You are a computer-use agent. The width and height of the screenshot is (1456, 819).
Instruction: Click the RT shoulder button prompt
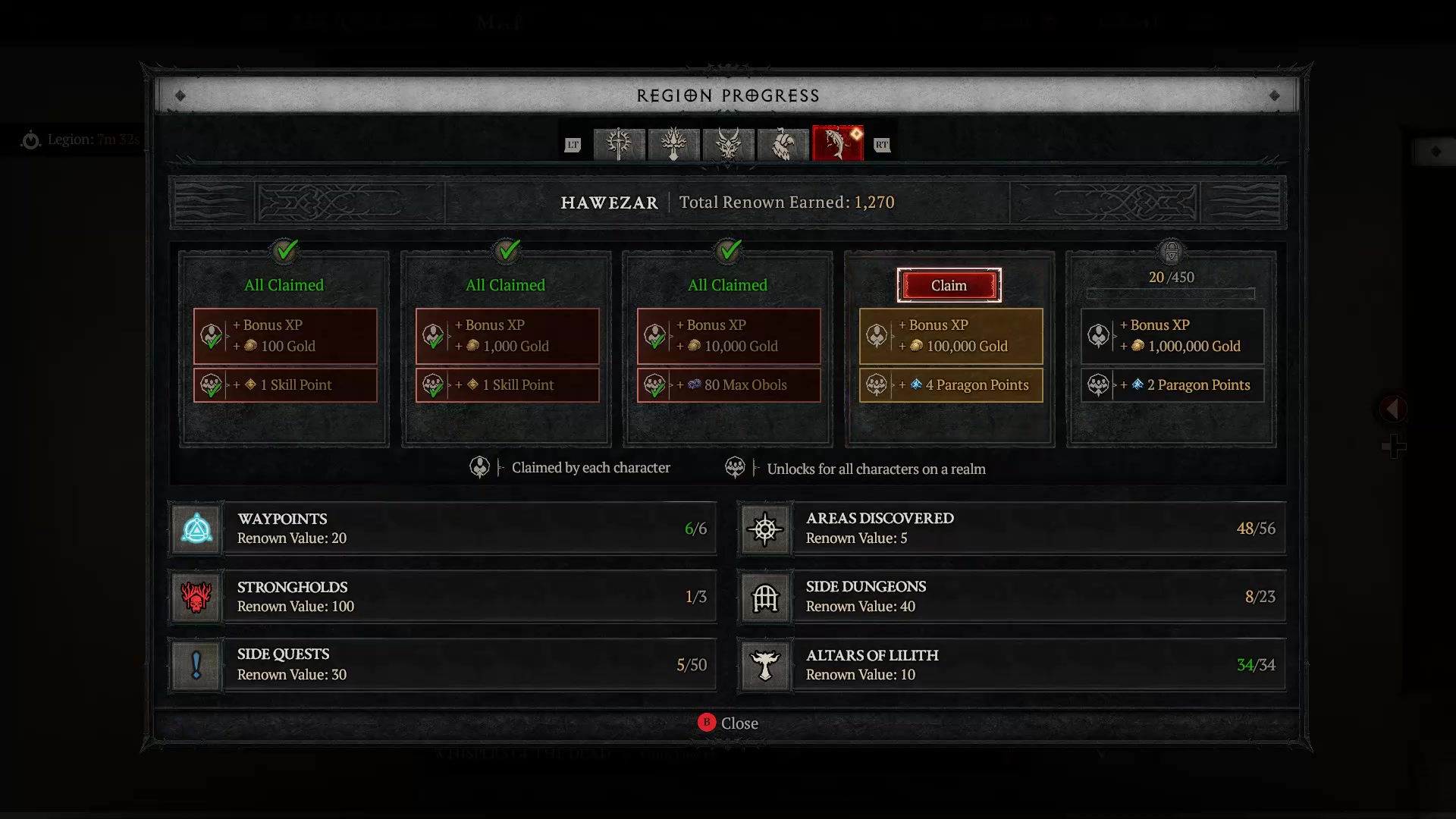point(881,144)
